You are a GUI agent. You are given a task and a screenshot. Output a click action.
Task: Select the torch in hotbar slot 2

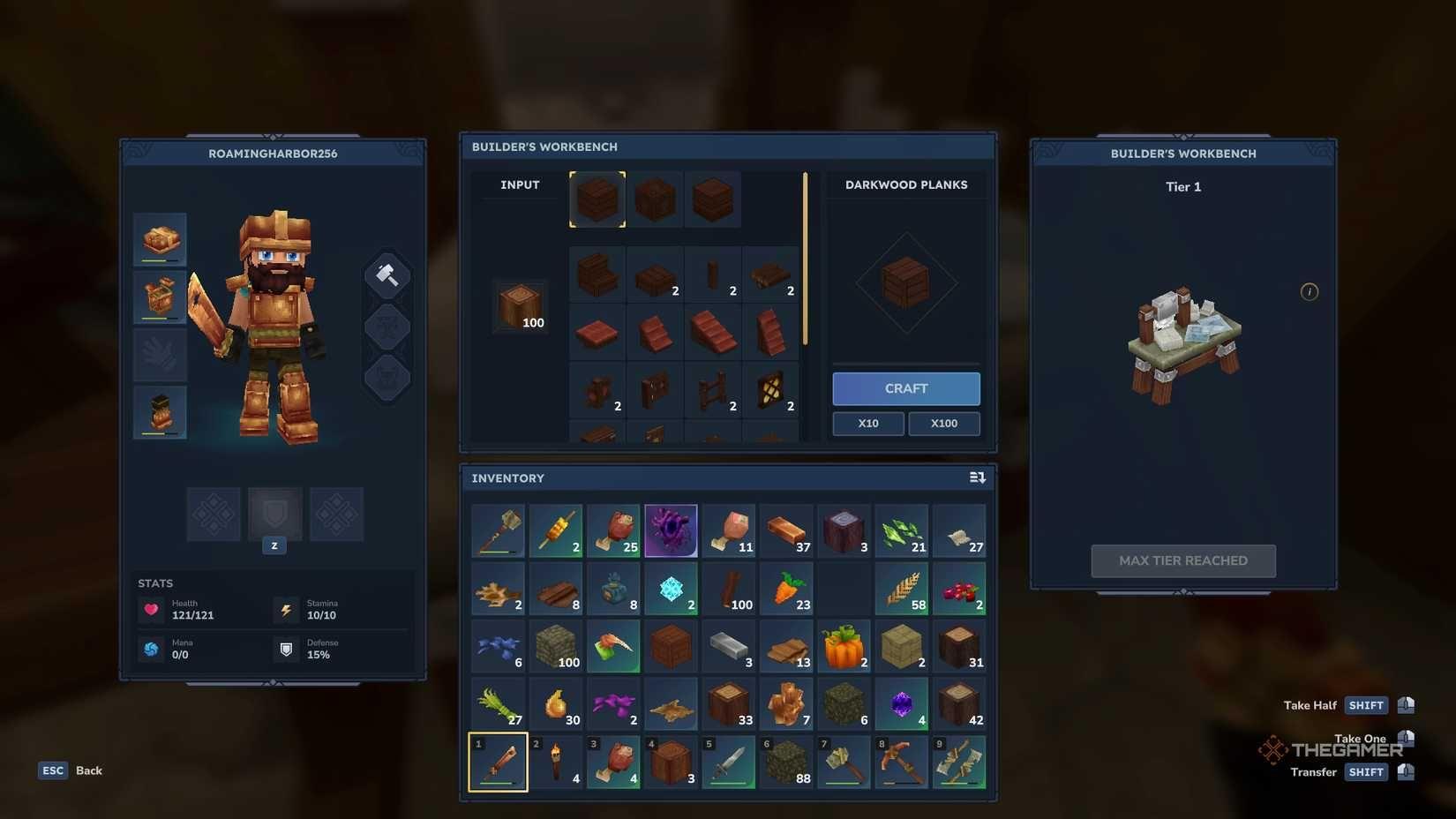click(556, 761)
